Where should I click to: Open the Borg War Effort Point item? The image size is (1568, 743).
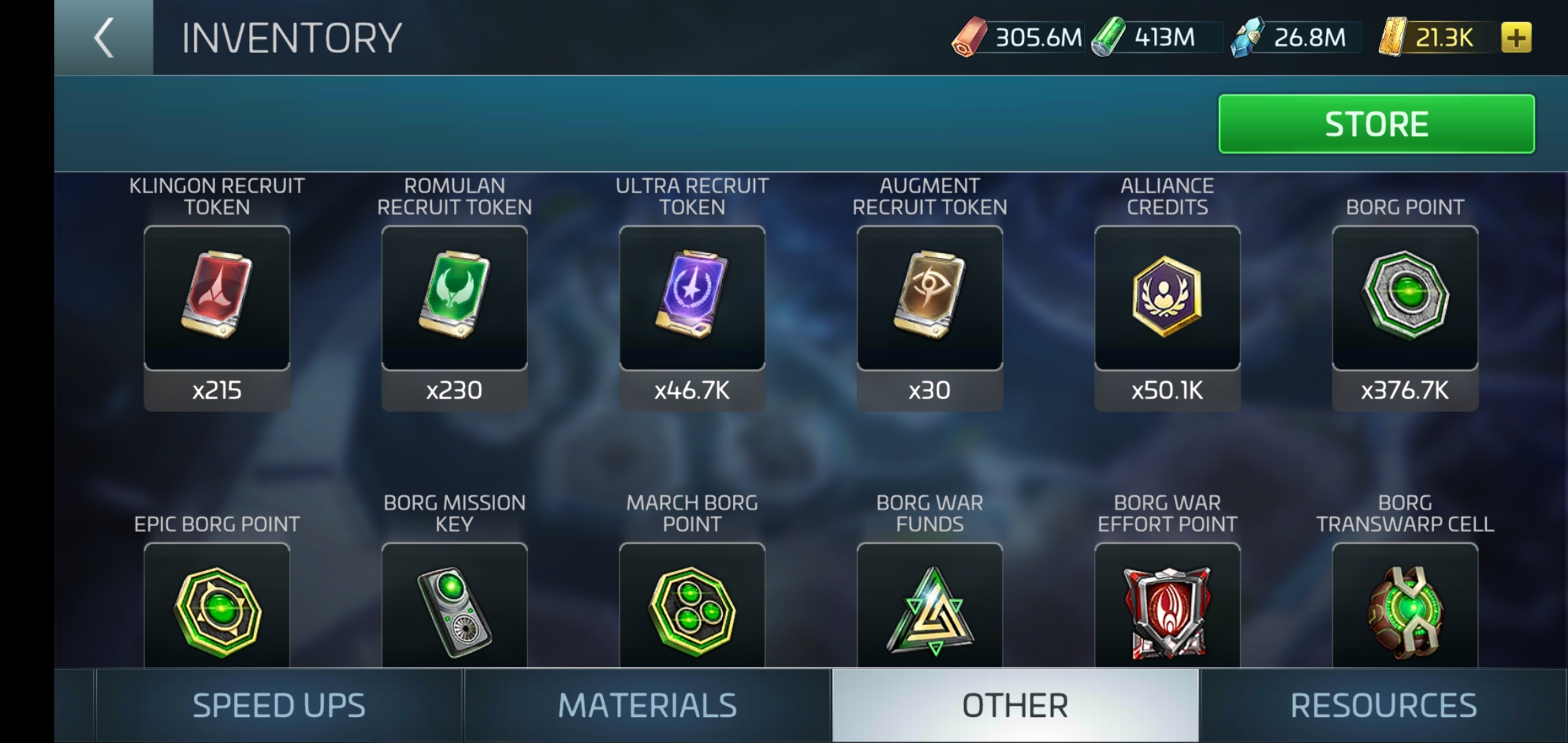1166,609
